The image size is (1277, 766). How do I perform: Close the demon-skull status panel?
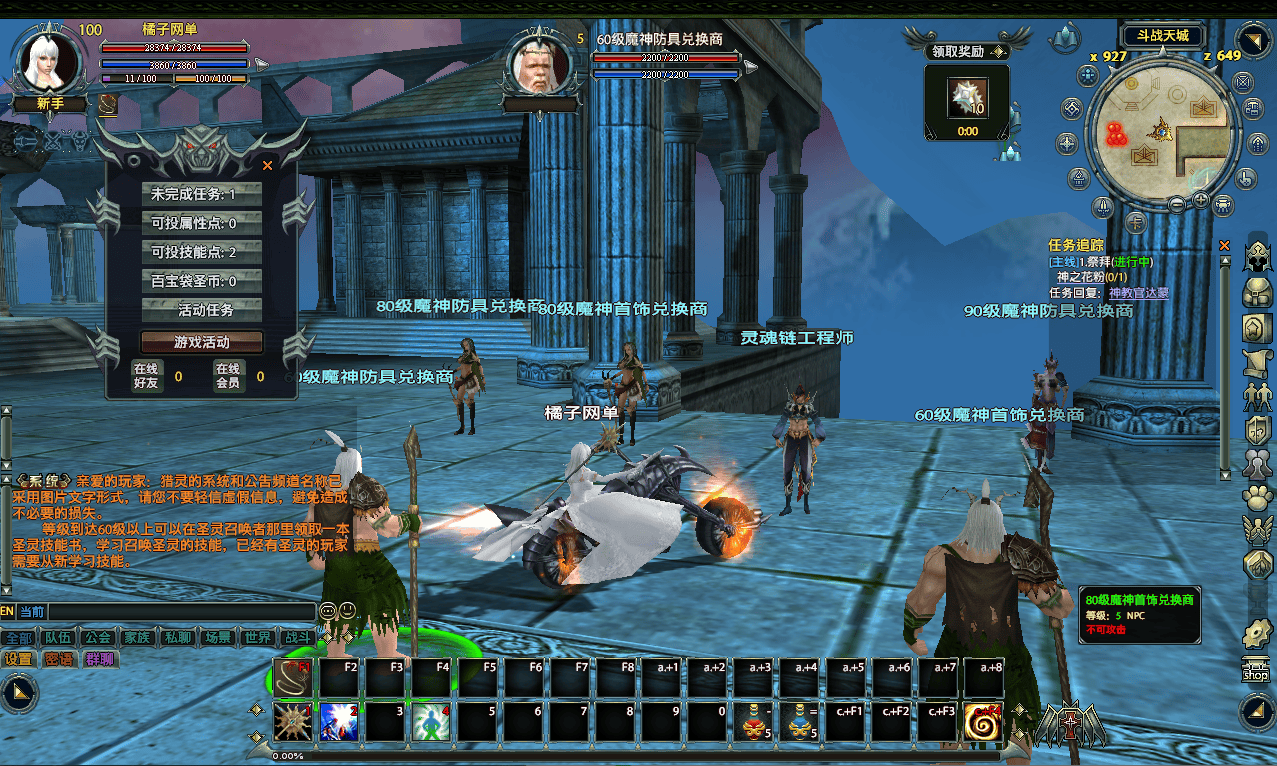[267, 166]
